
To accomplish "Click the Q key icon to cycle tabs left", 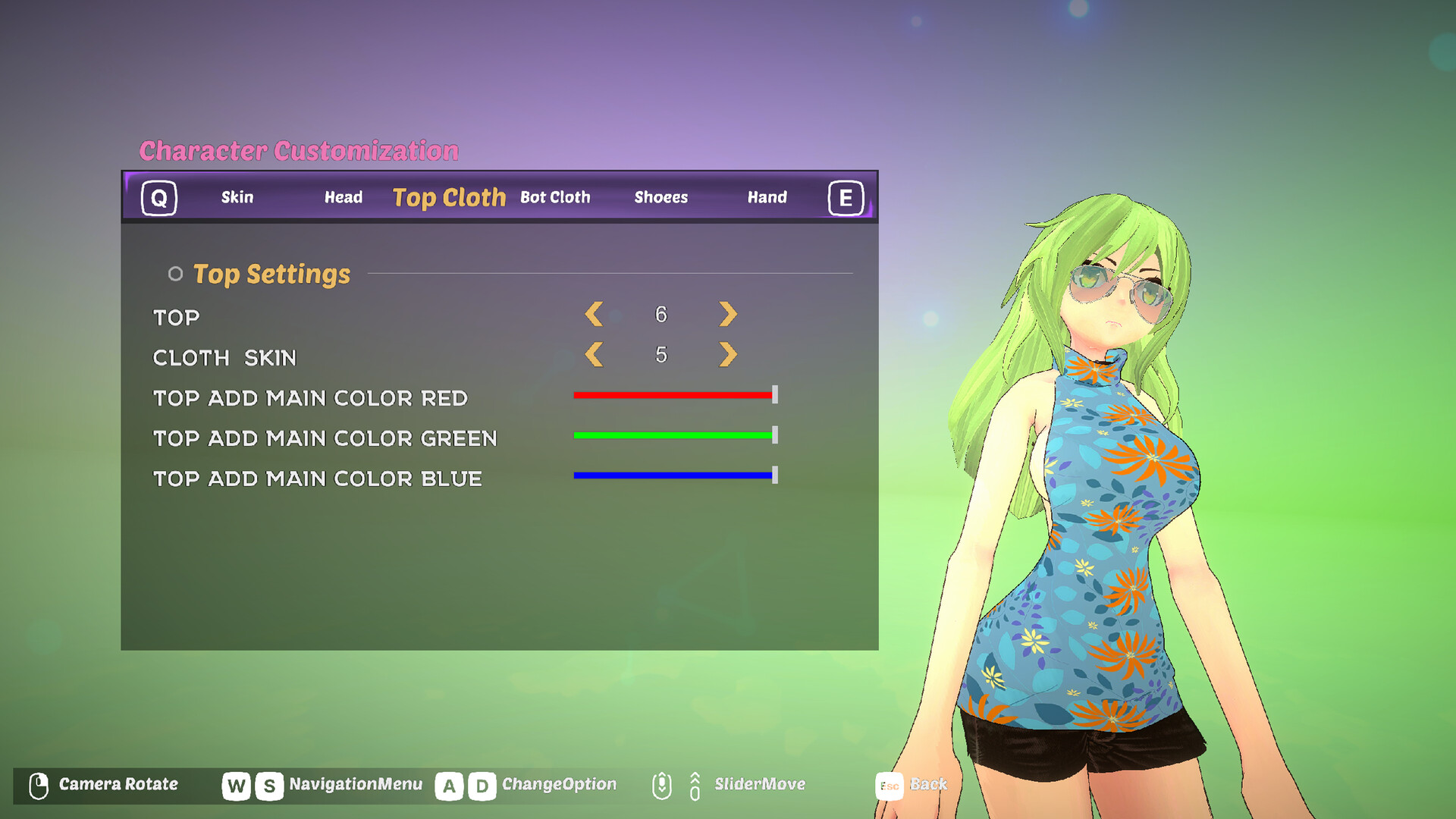I will pos(159,199).
